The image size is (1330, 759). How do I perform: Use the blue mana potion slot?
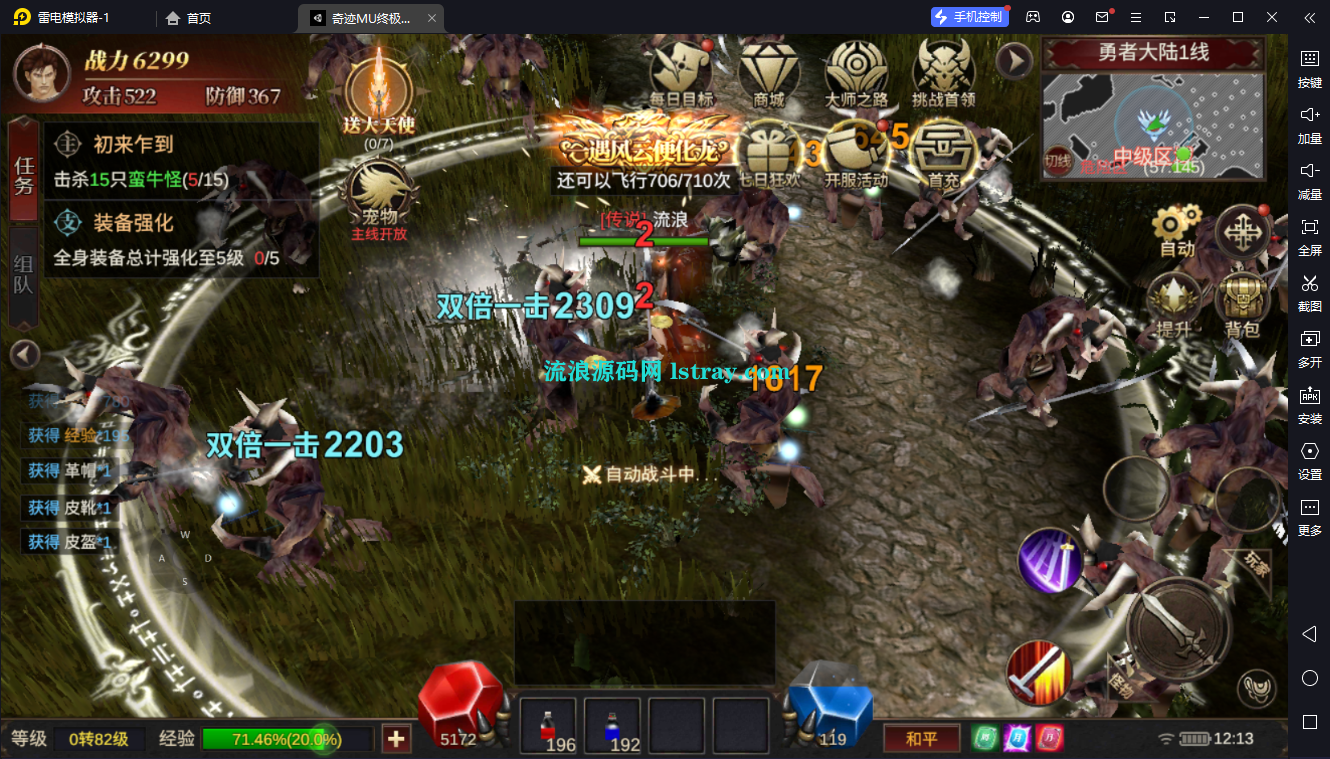tap(612, 727)
